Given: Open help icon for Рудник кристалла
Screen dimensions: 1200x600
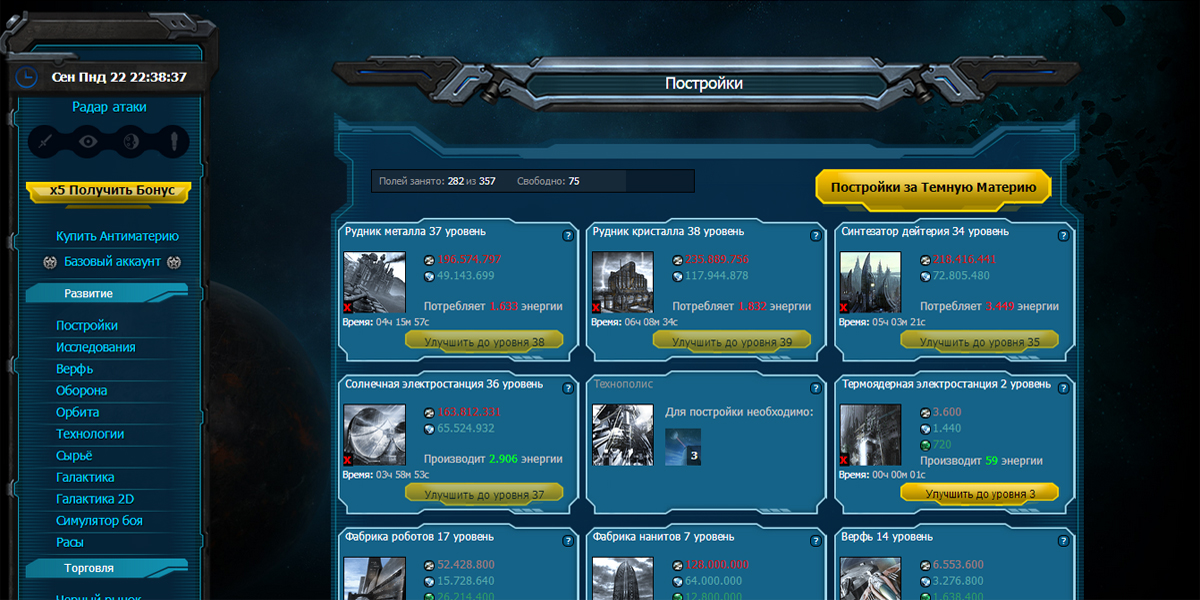Looking at the screenshot, I should (x=815, y=236).
